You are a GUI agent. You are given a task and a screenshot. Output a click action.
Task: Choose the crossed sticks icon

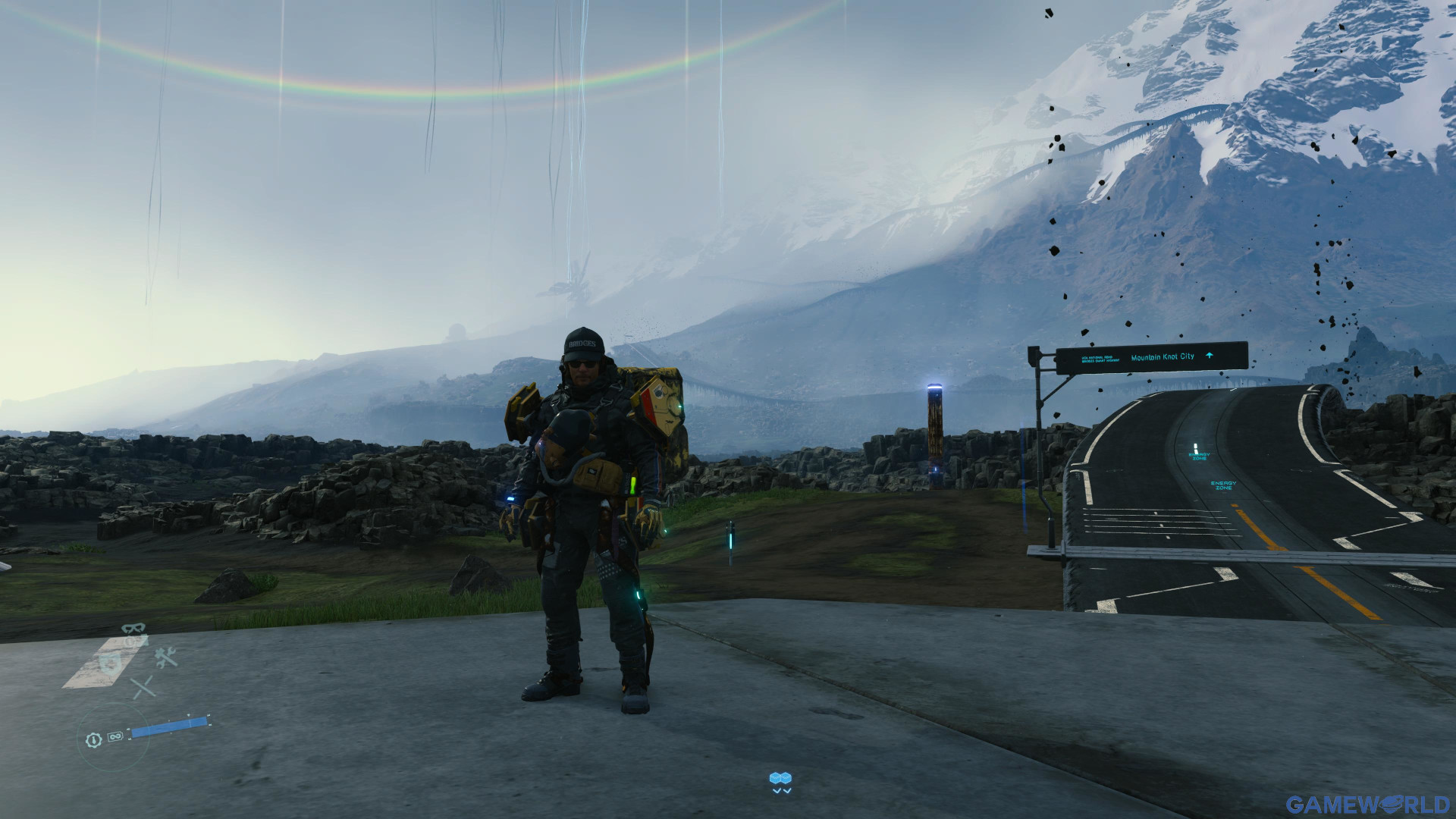pyautogui.click(x=142, y=688)
